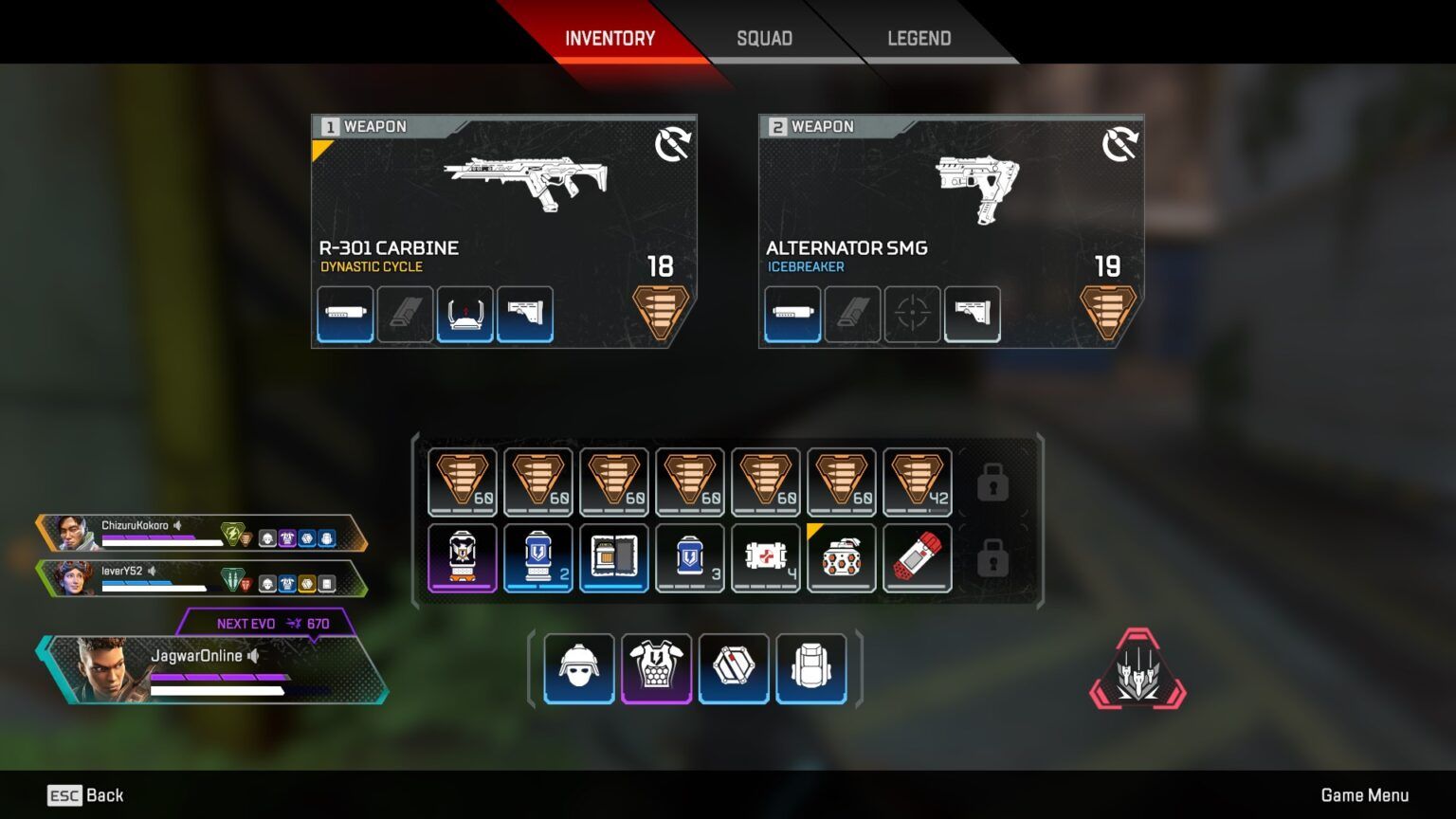Viewport: 1456px width, 819px height.
Task: Select the Shield Cells stack of 3
Action: 689,557
